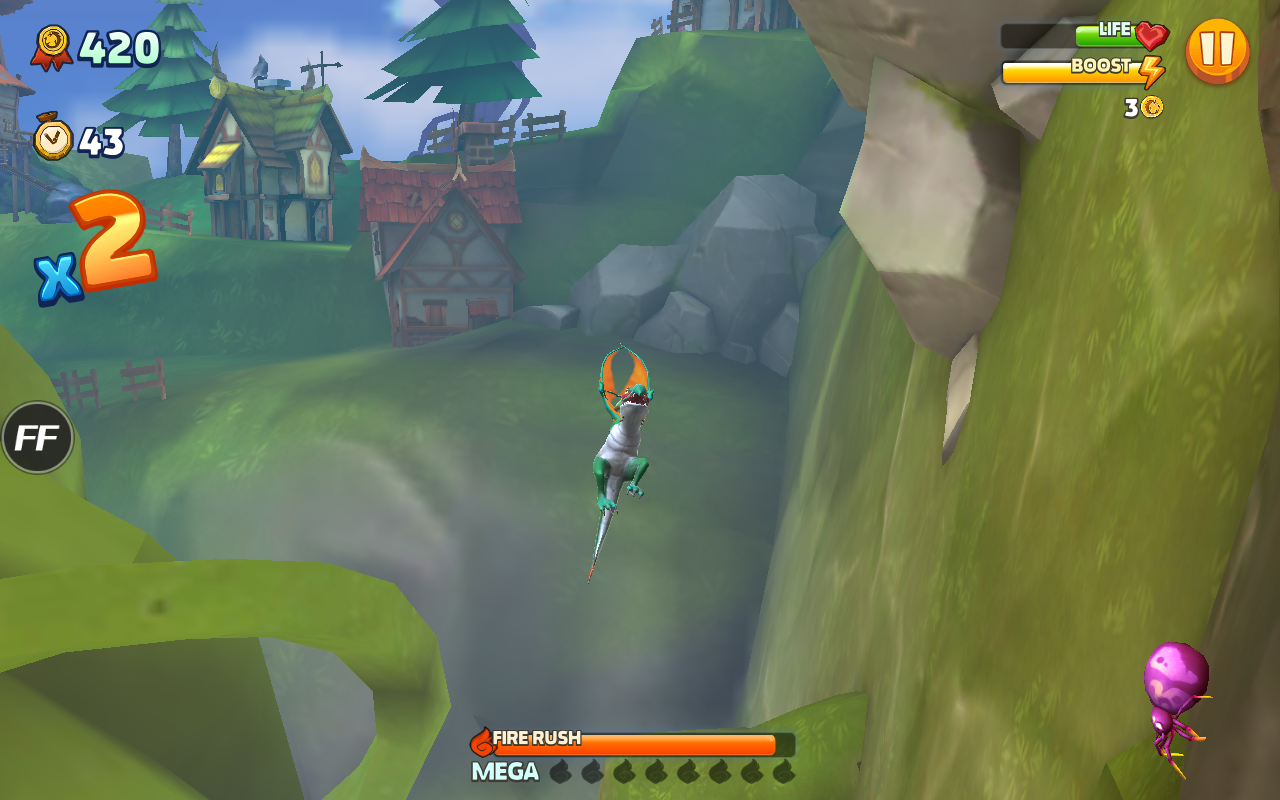Tap the FF fast-forward button

coord(38,438)
